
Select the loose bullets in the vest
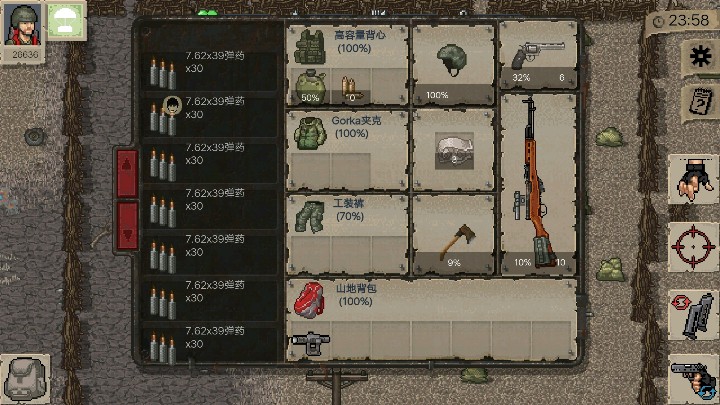pyautogui.click(x=349, y=86)
